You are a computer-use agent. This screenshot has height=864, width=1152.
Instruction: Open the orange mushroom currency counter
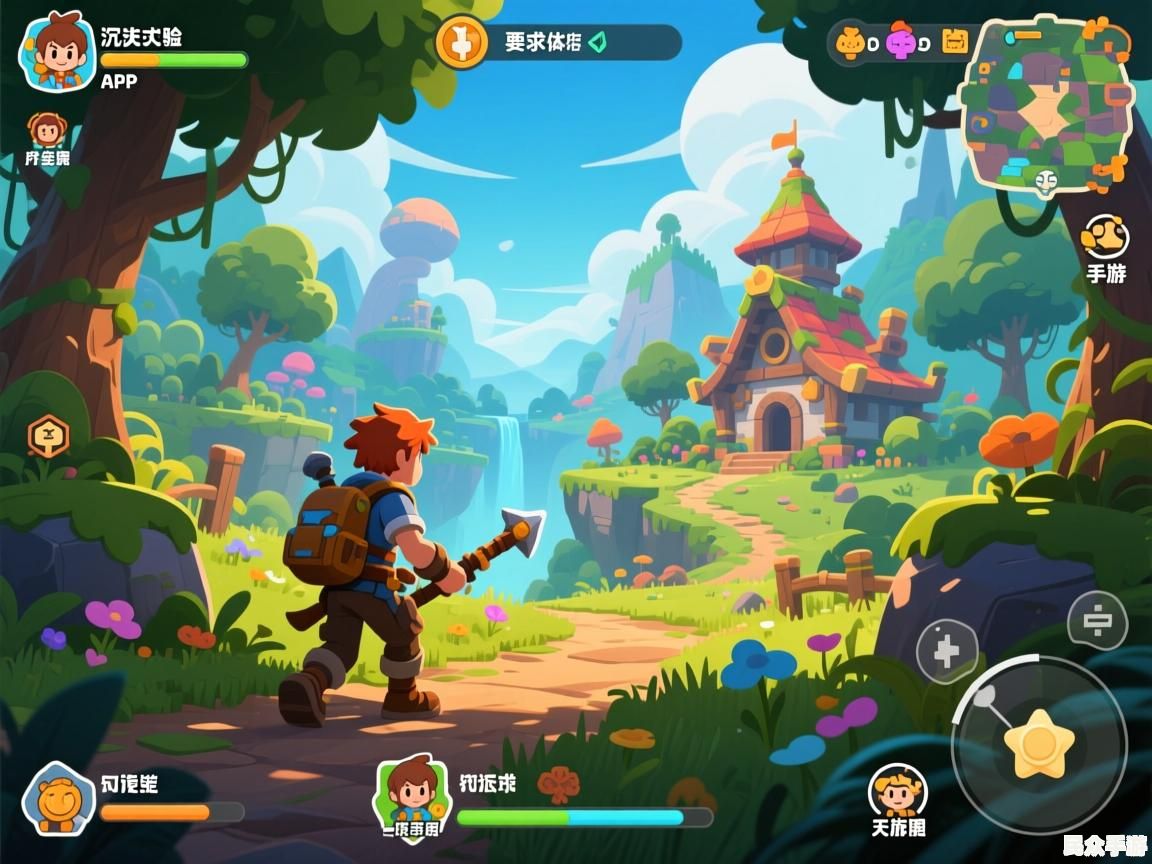850,43
